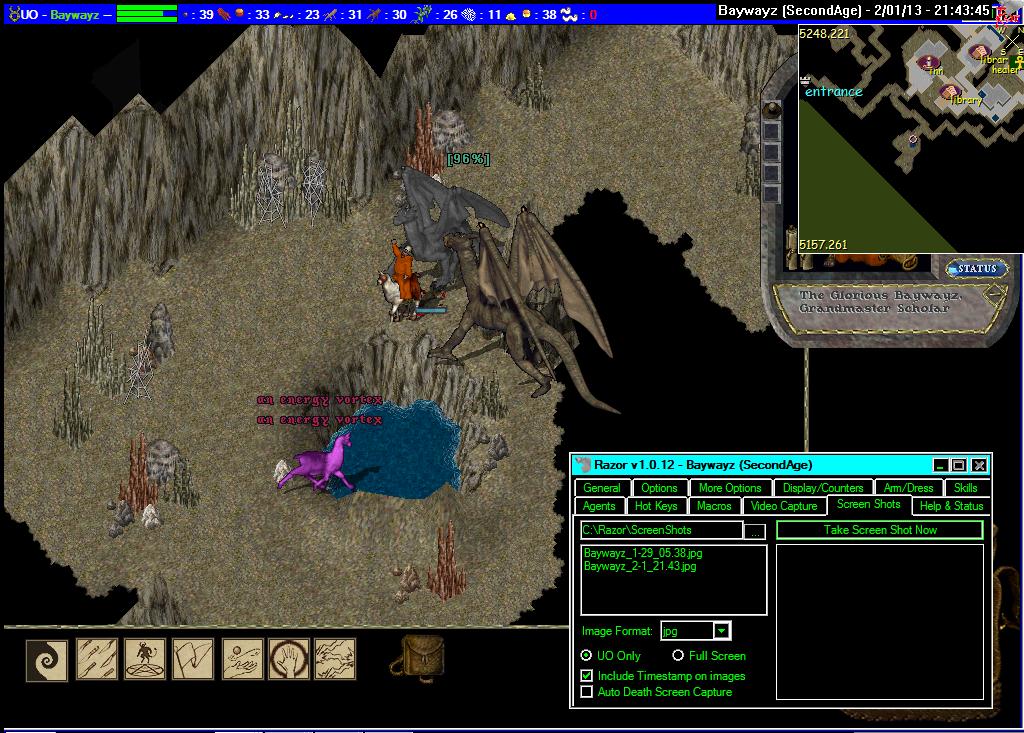The height and width of the screenshot is (733, 1024).
Task: Open the Image Format dropdown
Action: (x=721, y=631)
